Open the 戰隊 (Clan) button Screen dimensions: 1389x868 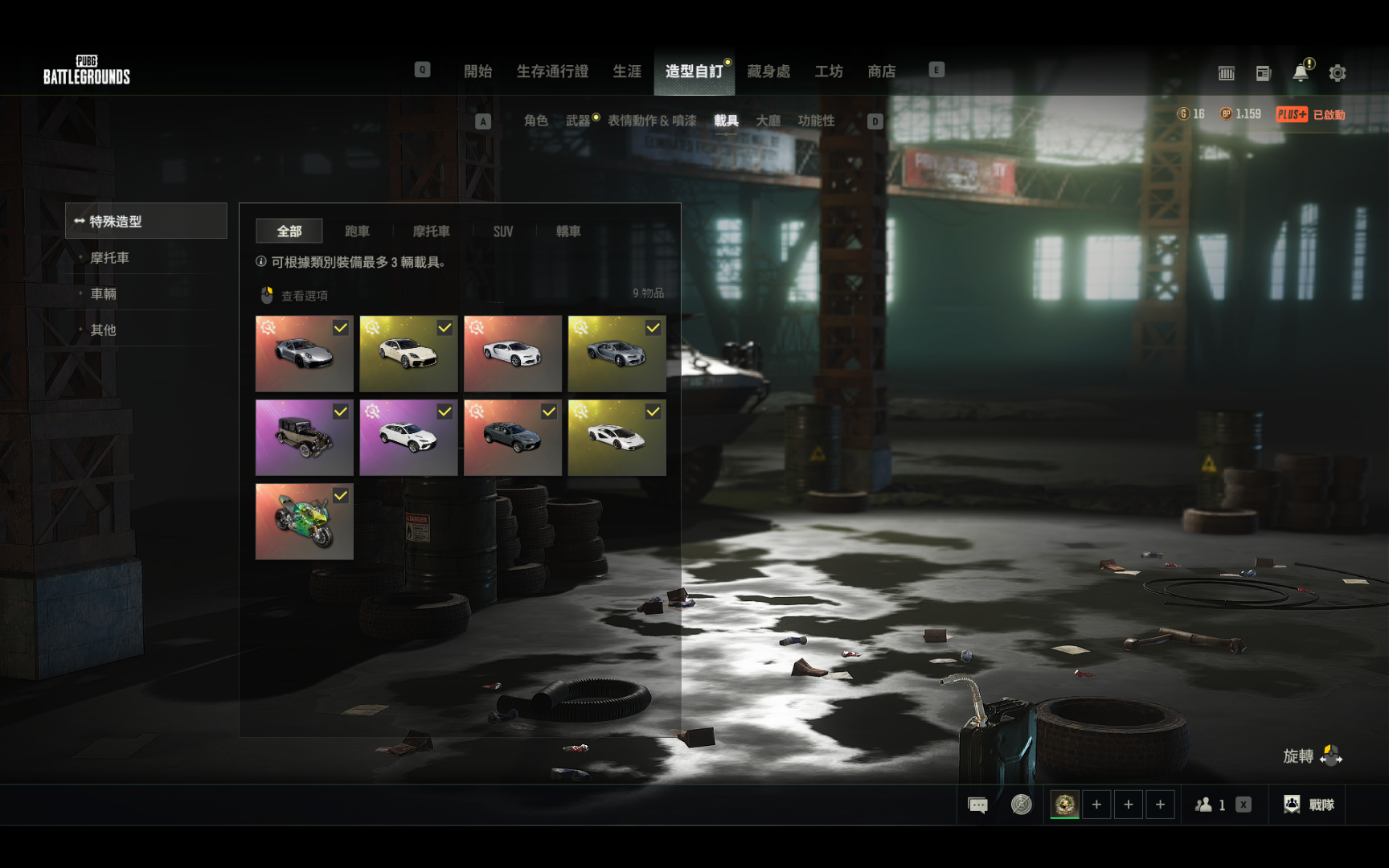[1309, 805]
